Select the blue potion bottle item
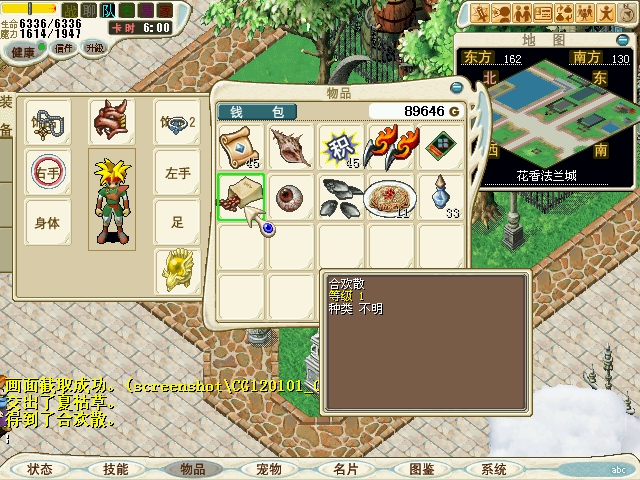640x480 pixels. click(440, 196)
